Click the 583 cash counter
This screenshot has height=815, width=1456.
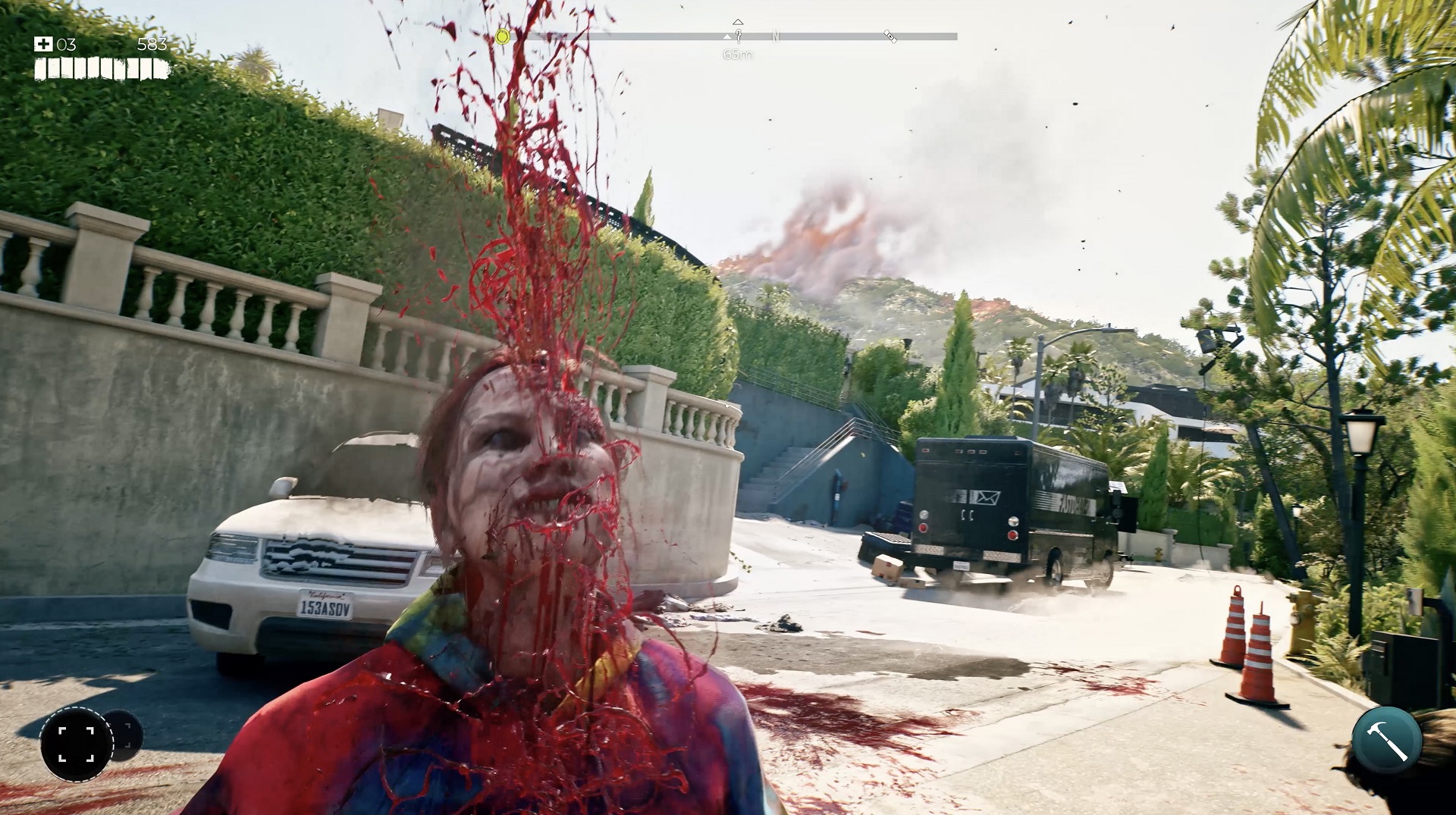point(151,44)
